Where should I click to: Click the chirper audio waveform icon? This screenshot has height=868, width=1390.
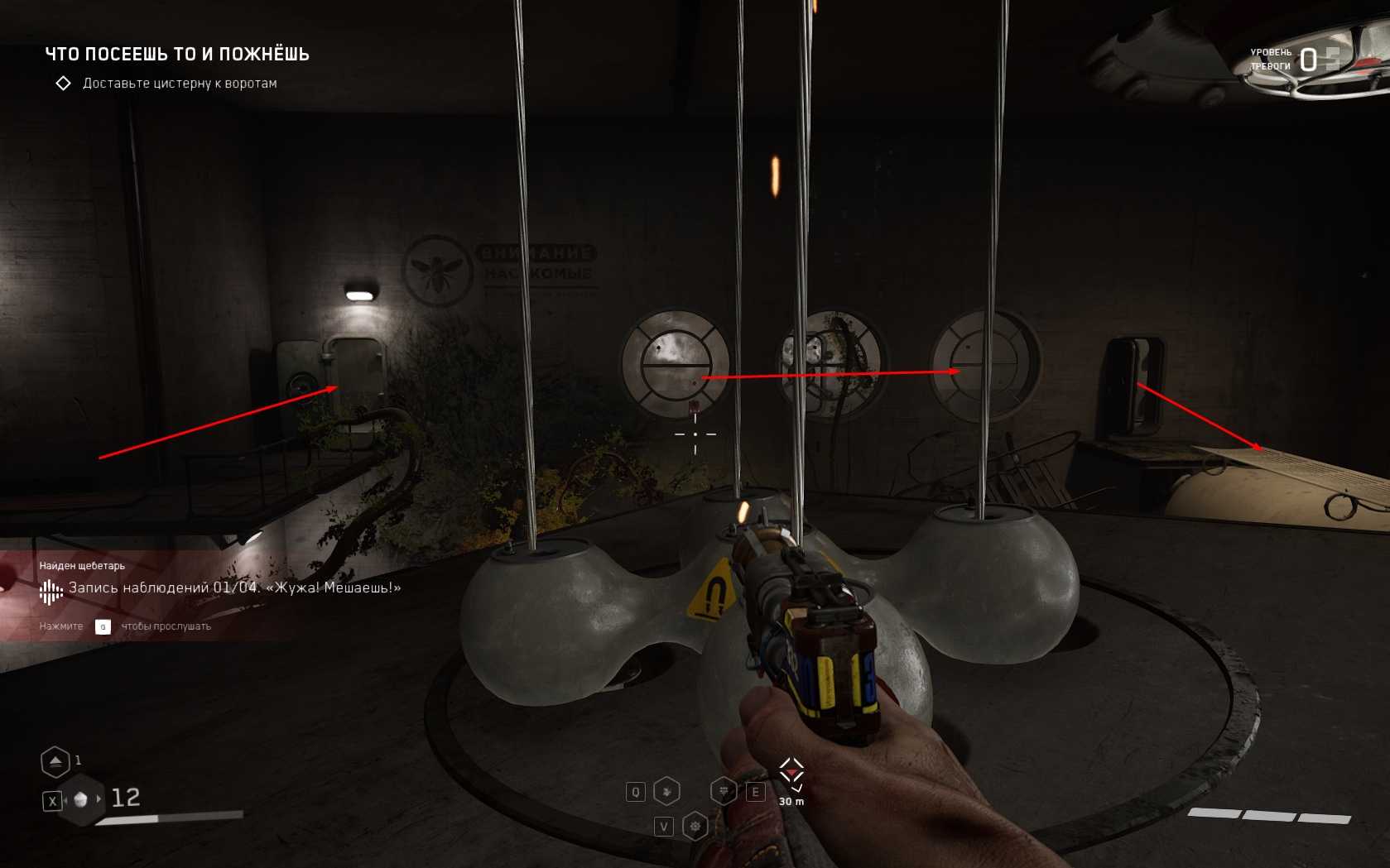click(x=51, y=591)
